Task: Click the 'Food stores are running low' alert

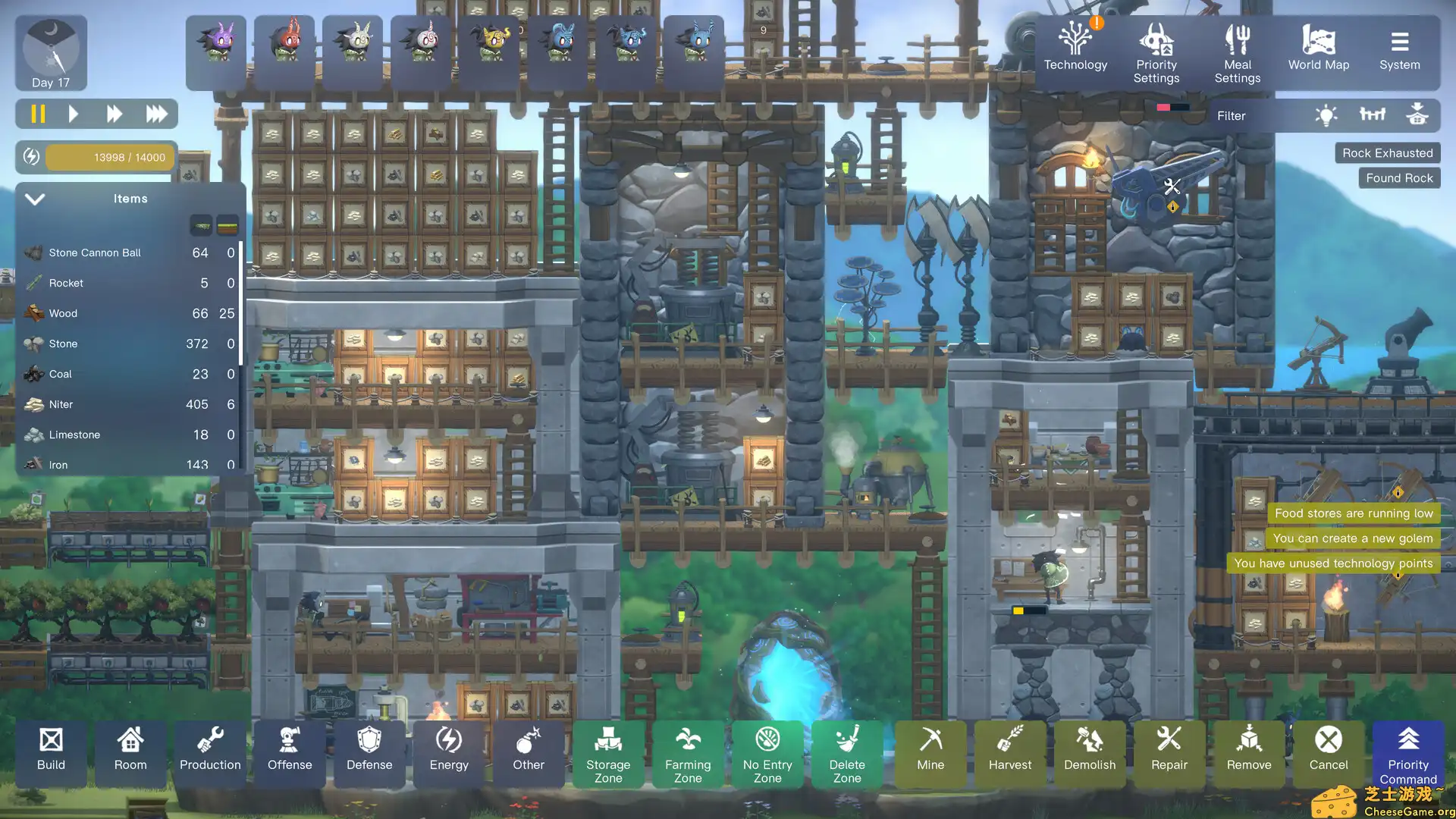Action: click(x=1354, y=513)
